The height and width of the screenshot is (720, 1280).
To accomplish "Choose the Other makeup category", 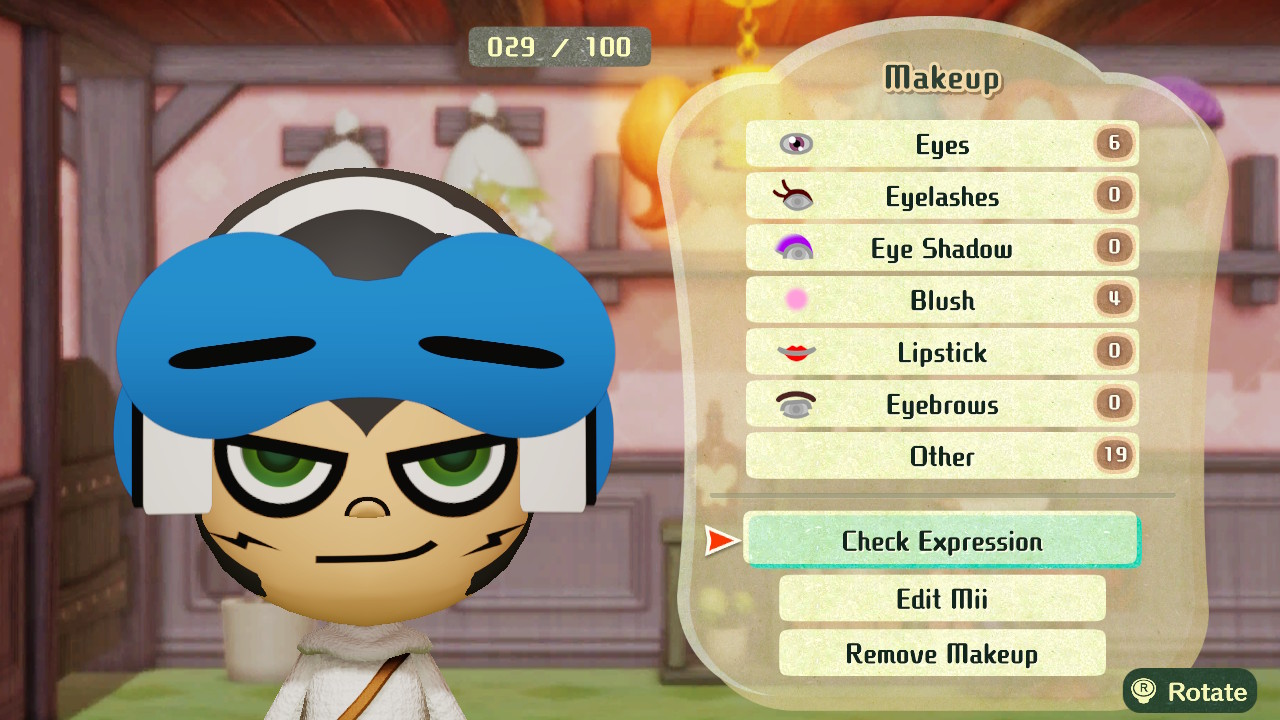I will (941, 456).
